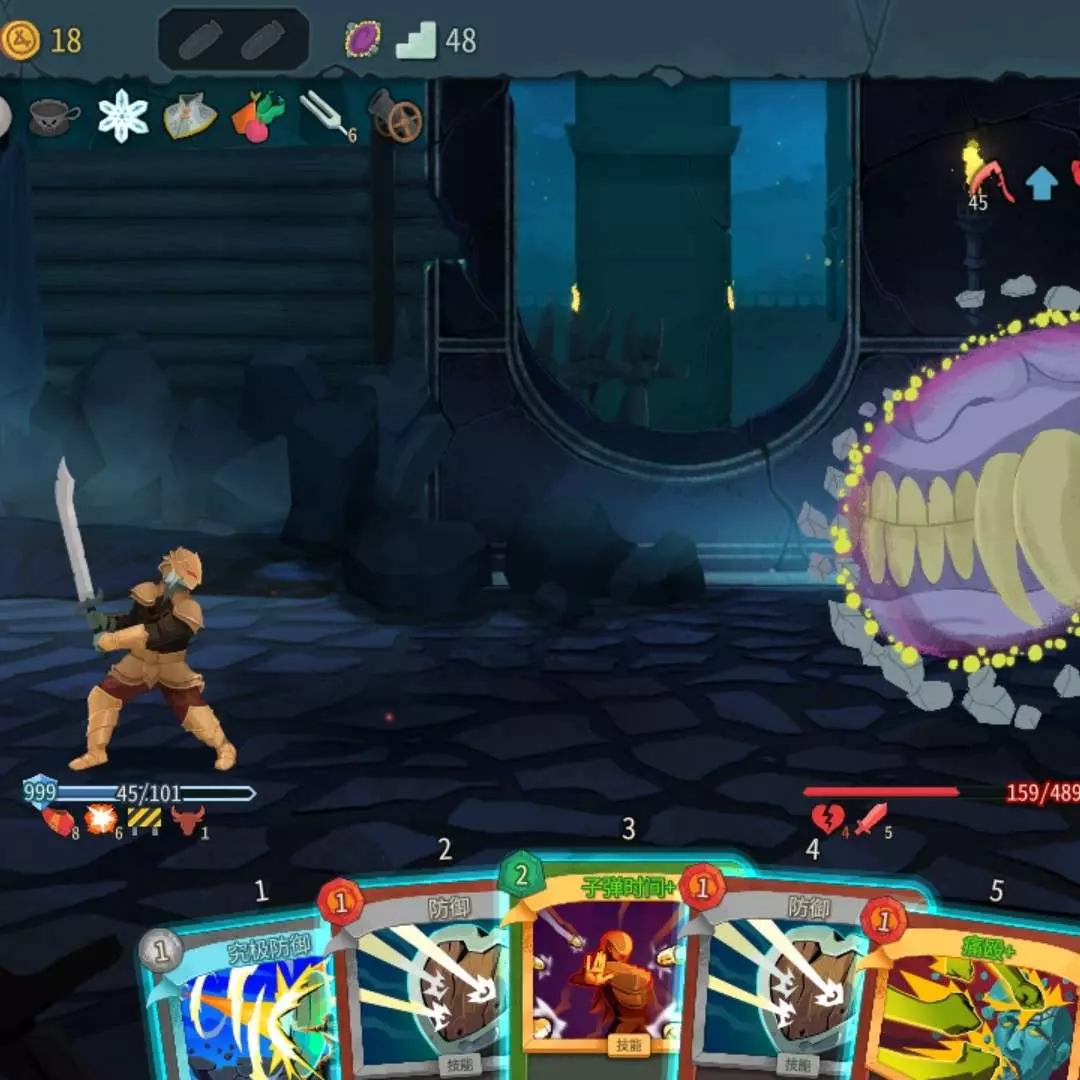Inspect the bull head buff icon
Screen dimensions: 1080x1080
(x=186, y=821)
